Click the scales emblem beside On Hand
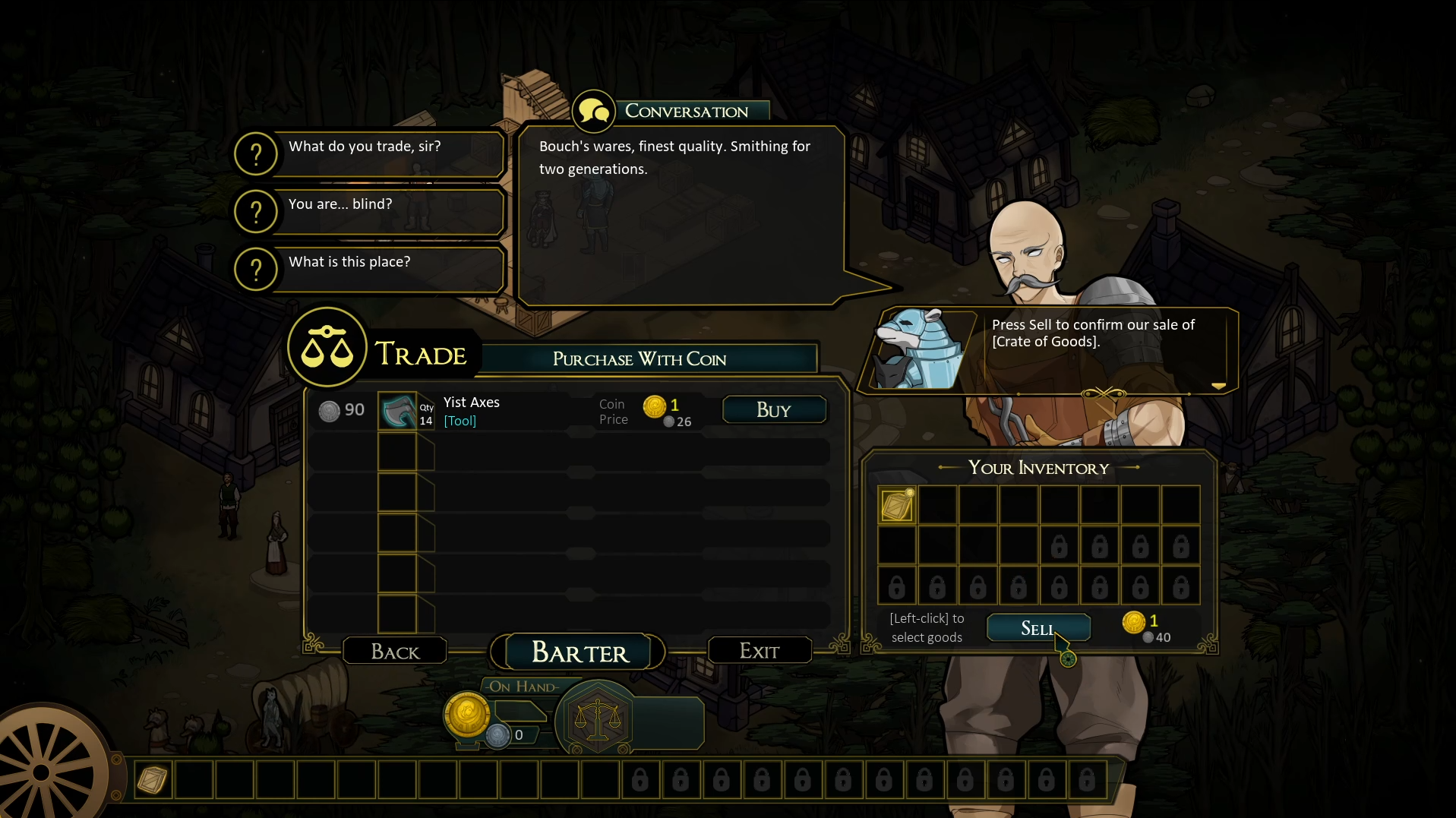 [597, 719]
